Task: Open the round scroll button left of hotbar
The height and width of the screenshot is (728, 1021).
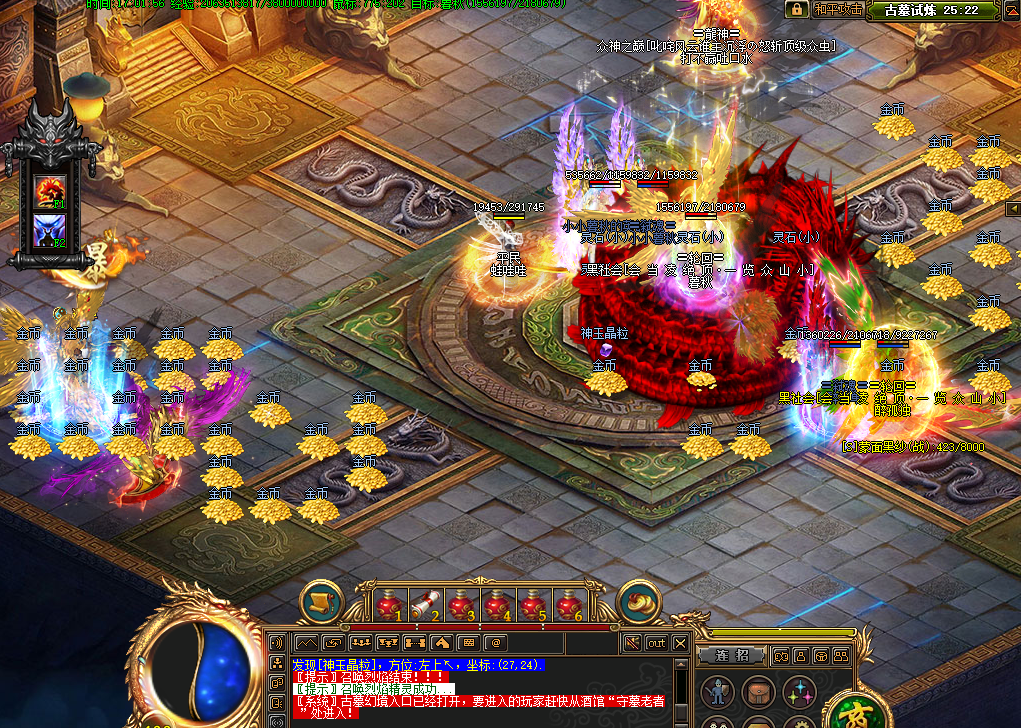Action: 322,601
